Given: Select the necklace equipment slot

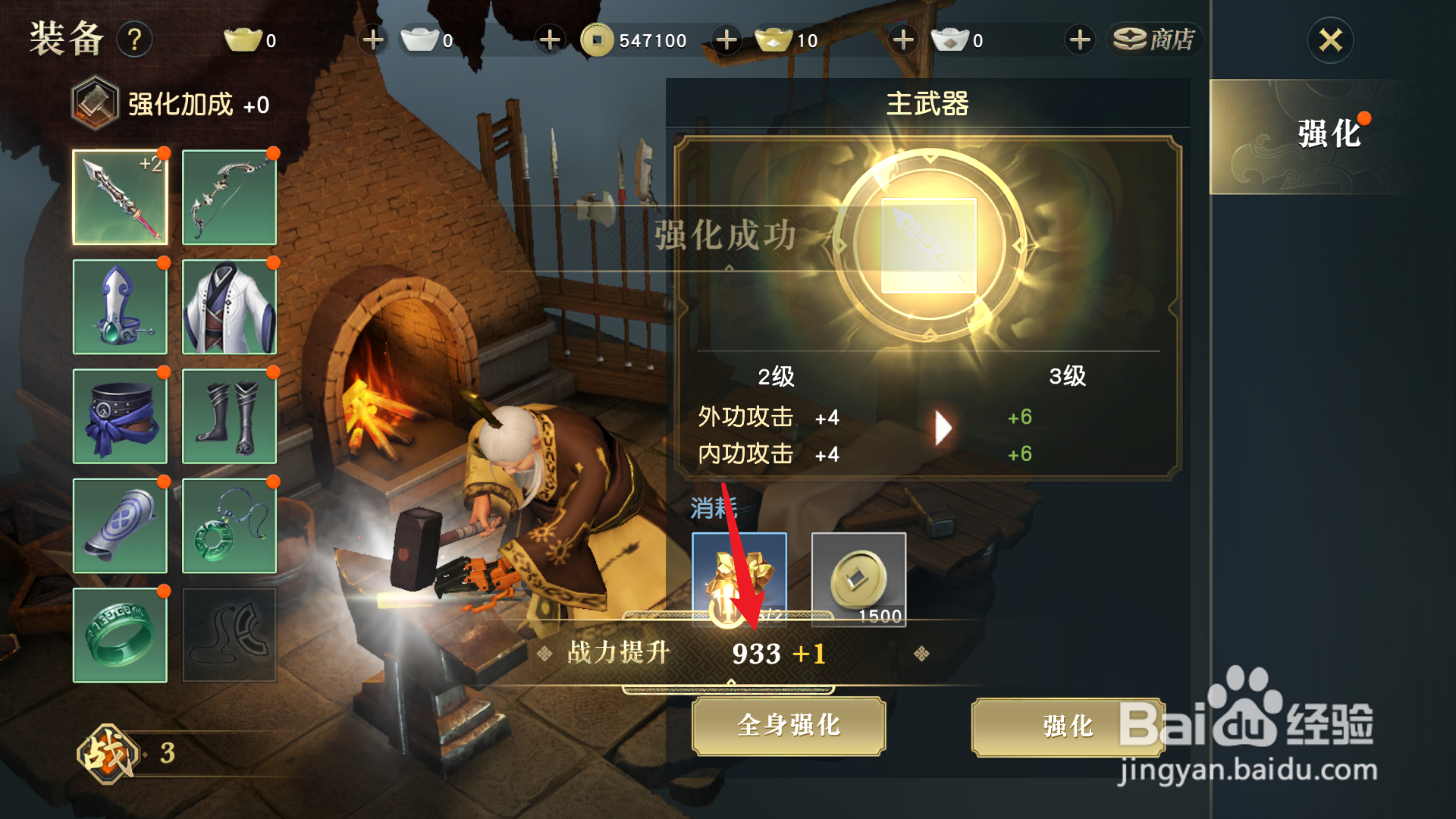Looking at the screenshot, I should (229, 526).
